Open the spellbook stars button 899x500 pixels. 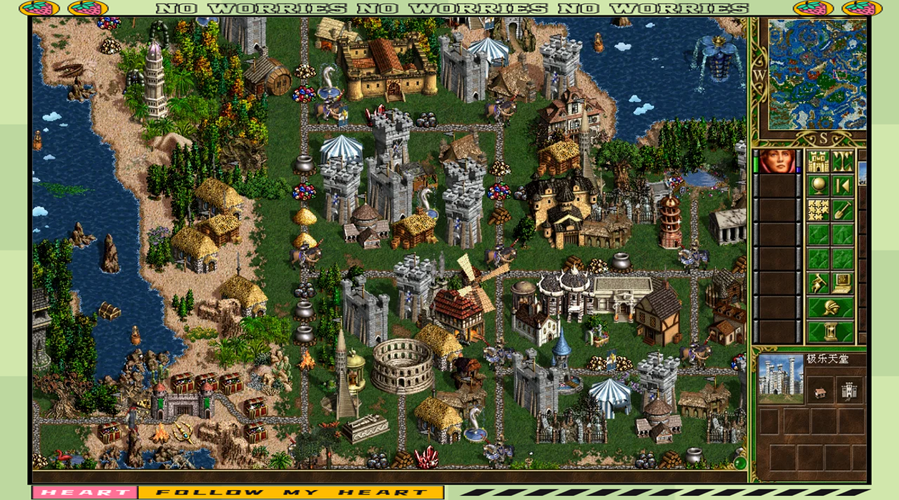[819, 210]
